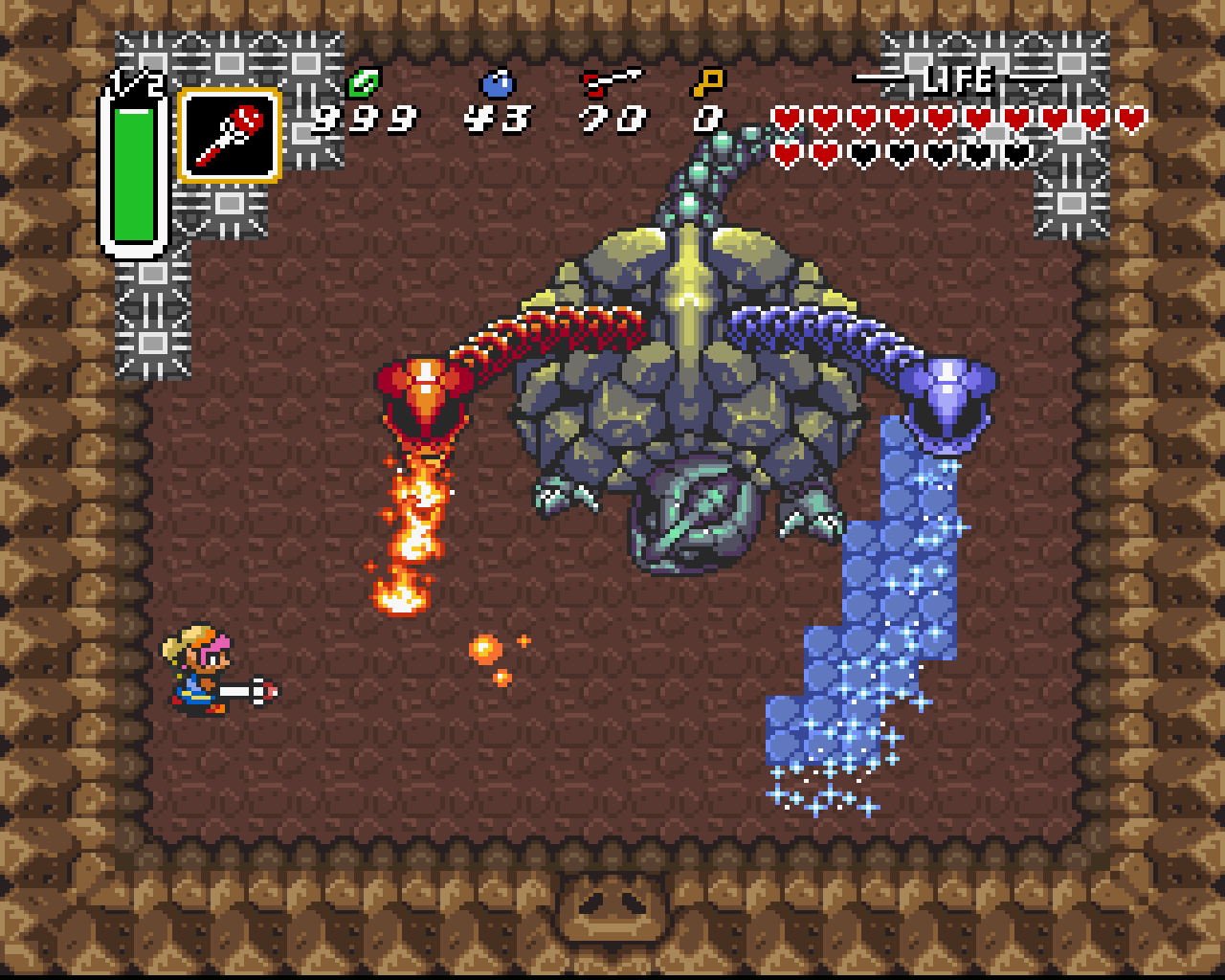The height and width of the screenshot is (980, 1225).
Task: Click the bow and arrow icon
Action: pos(611,83)
